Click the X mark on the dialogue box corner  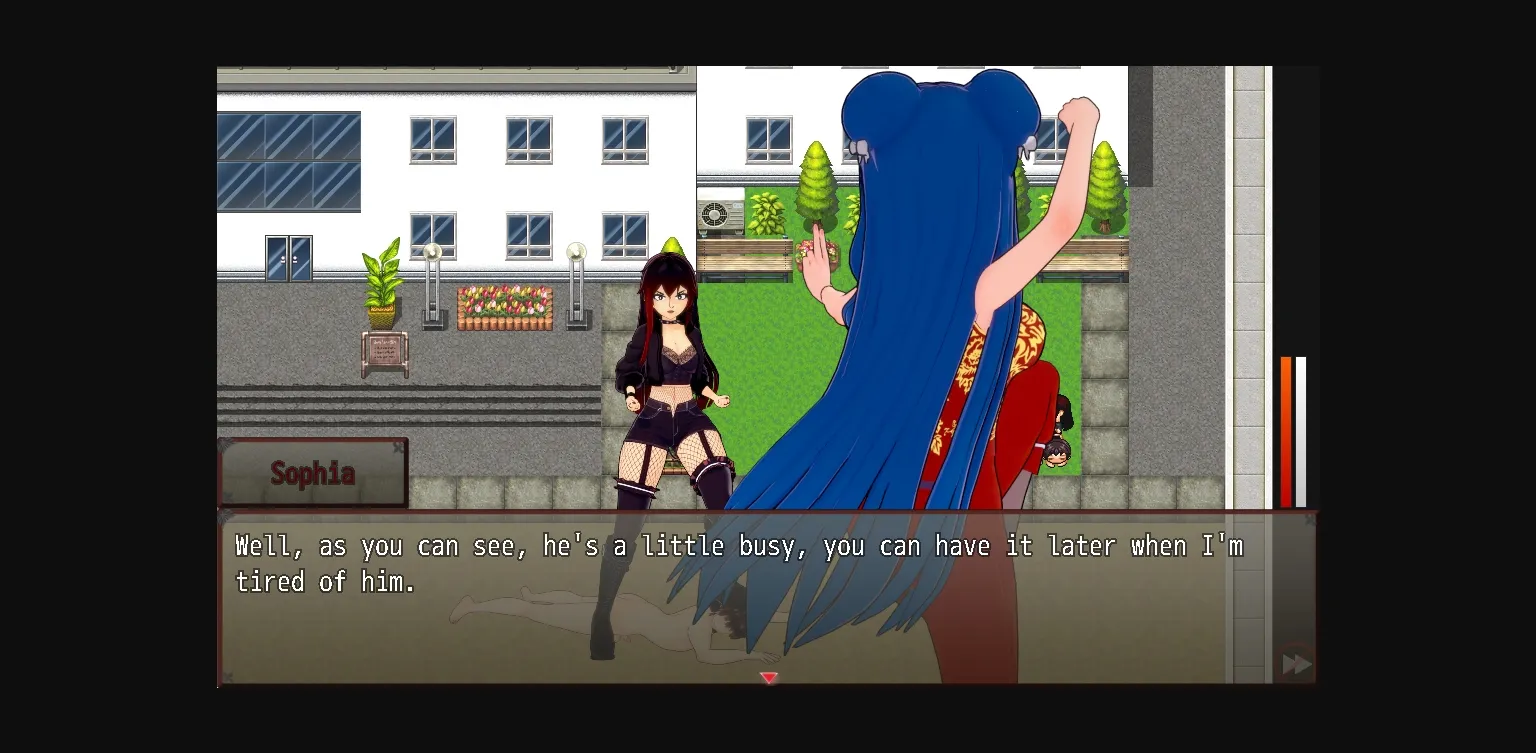click(1310, 519)
